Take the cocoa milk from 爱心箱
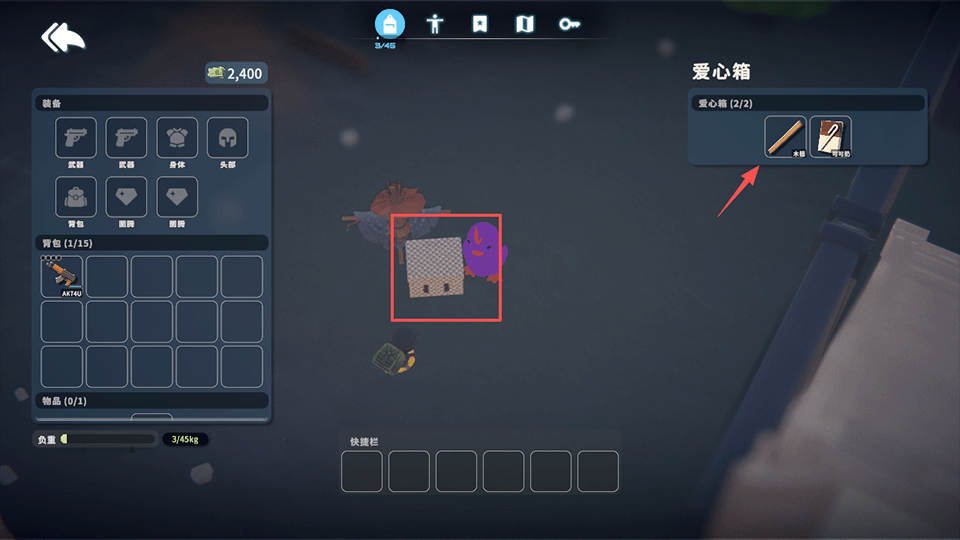 click(x=830, y=137)
